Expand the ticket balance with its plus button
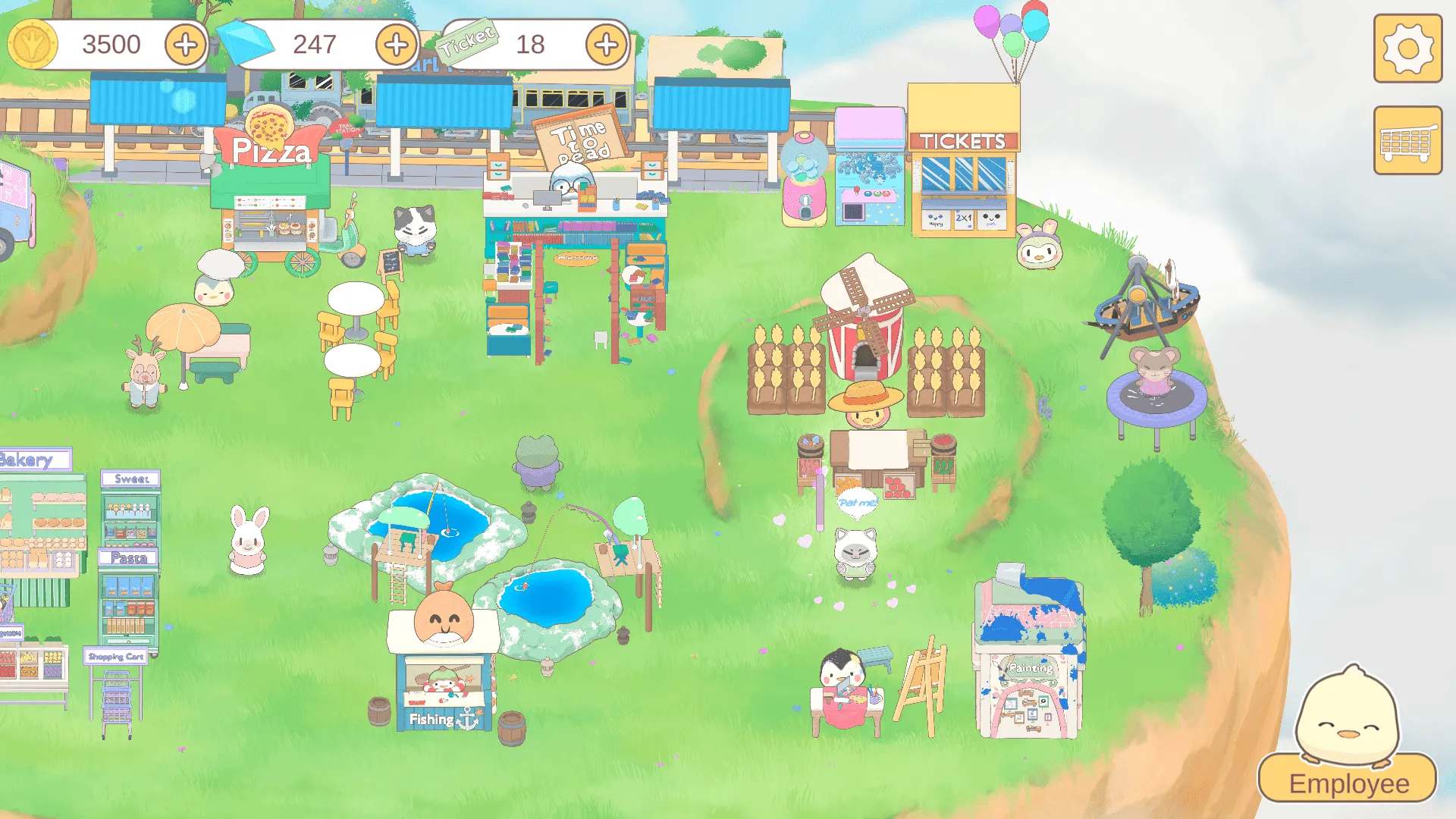 coord(604,45)
